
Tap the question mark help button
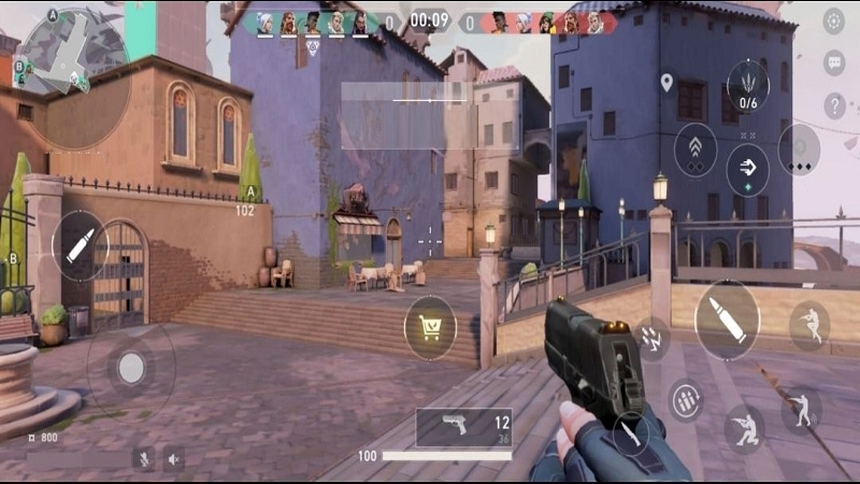coord(834,105)
